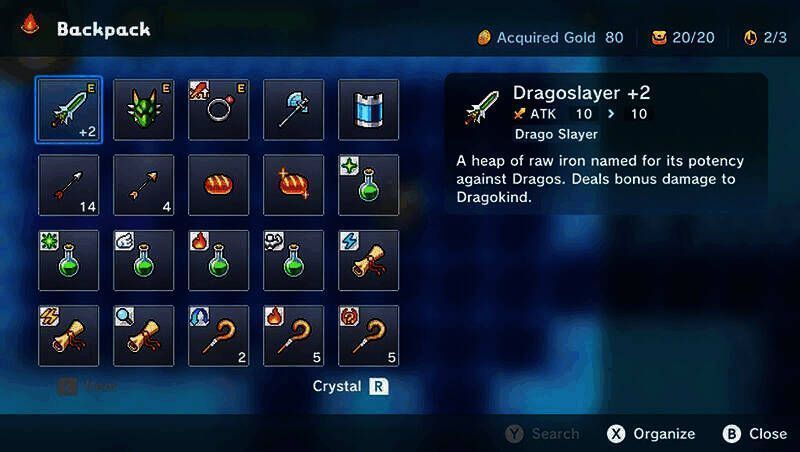Image resolution: width=800 pixels, height=452 pixels.
Task: Choose the stack of 14 arrows
Action: click(68, 185)
